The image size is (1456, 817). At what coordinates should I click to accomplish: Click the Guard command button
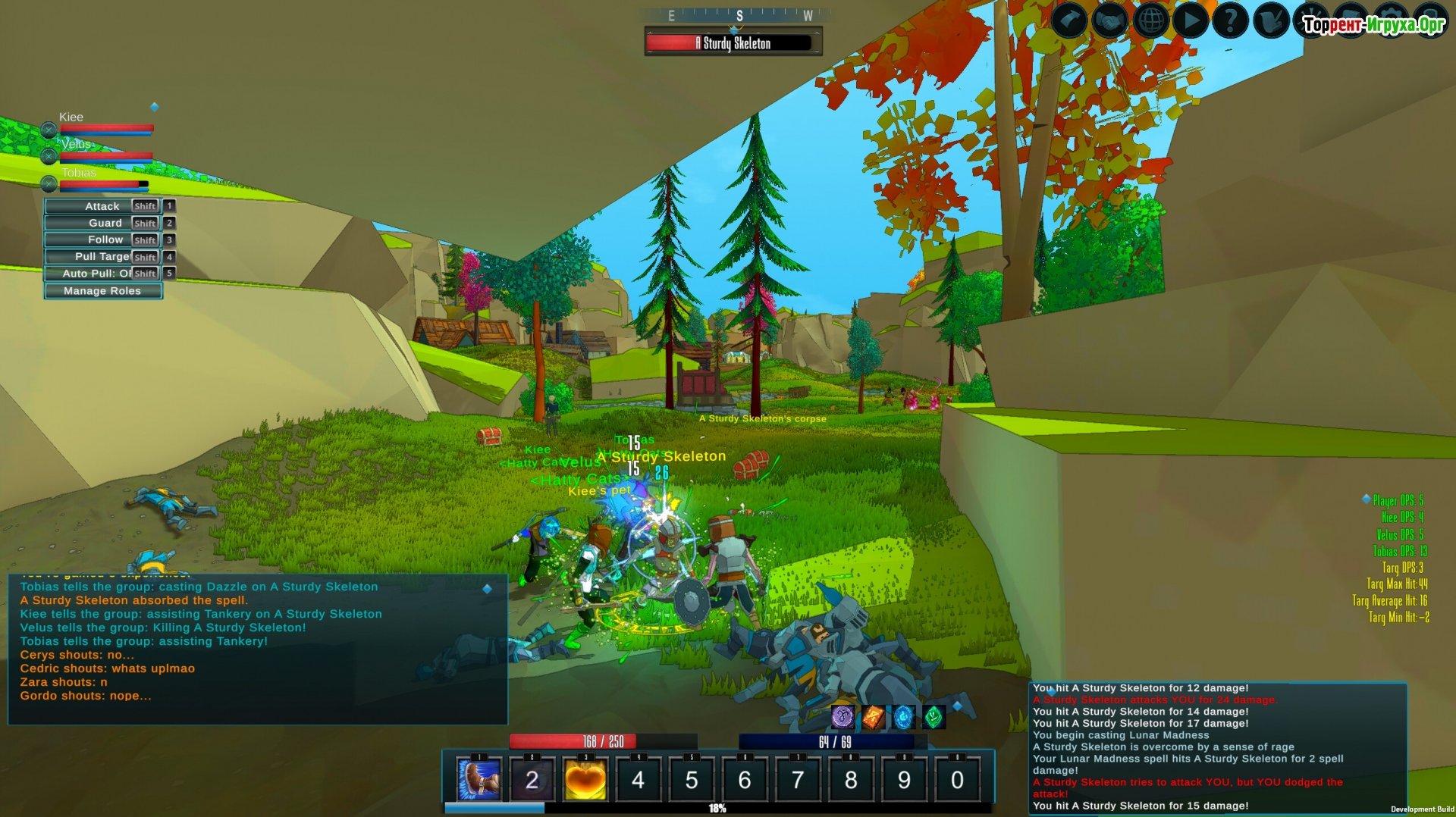point(102,223)
